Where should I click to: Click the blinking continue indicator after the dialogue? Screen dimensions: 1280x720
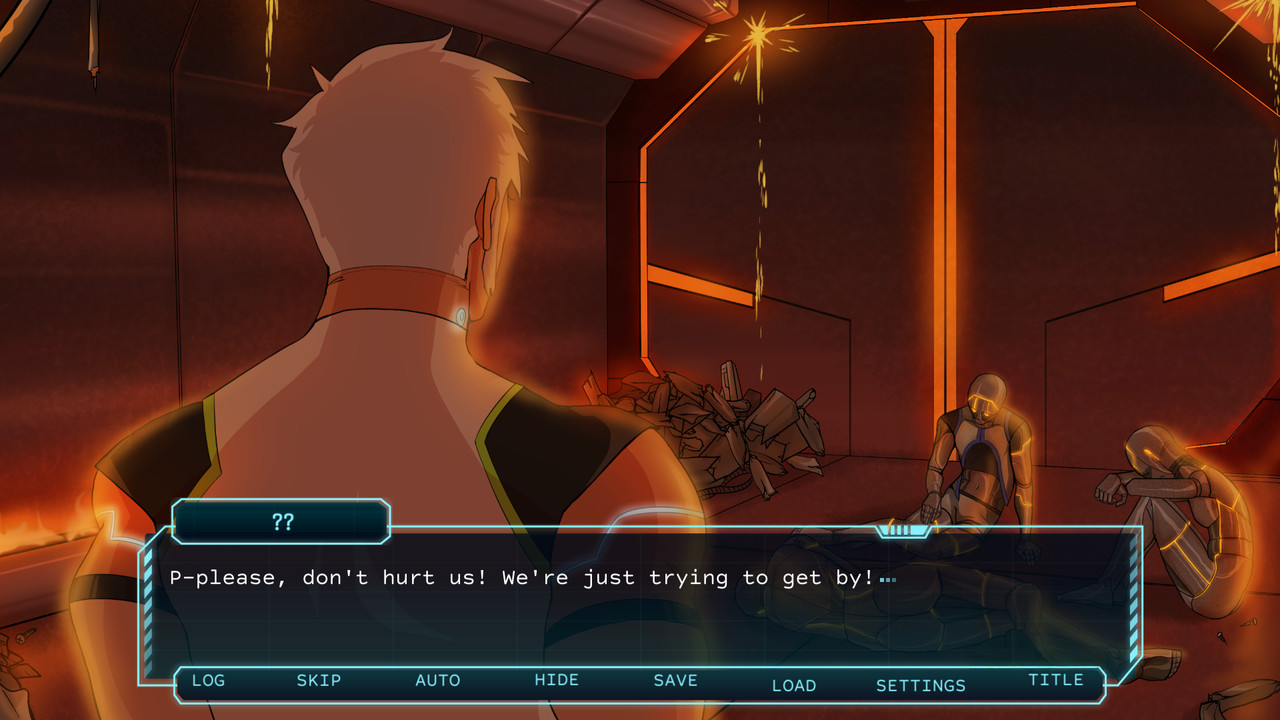[x=888, y=578]
